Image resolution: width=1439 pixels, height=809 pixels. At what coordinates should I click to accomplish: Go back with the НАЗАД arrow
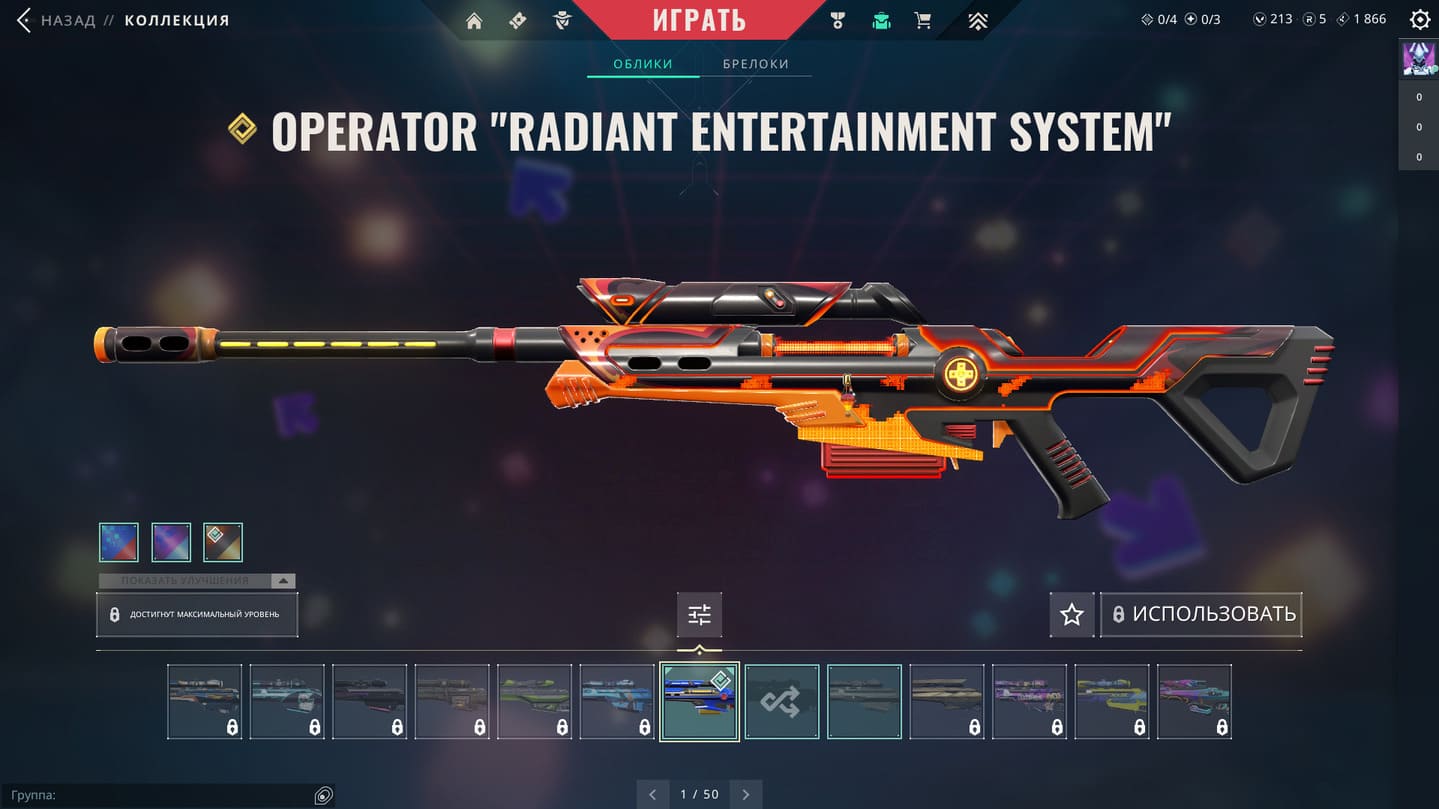pyautogui.click(x=26, y=20)
